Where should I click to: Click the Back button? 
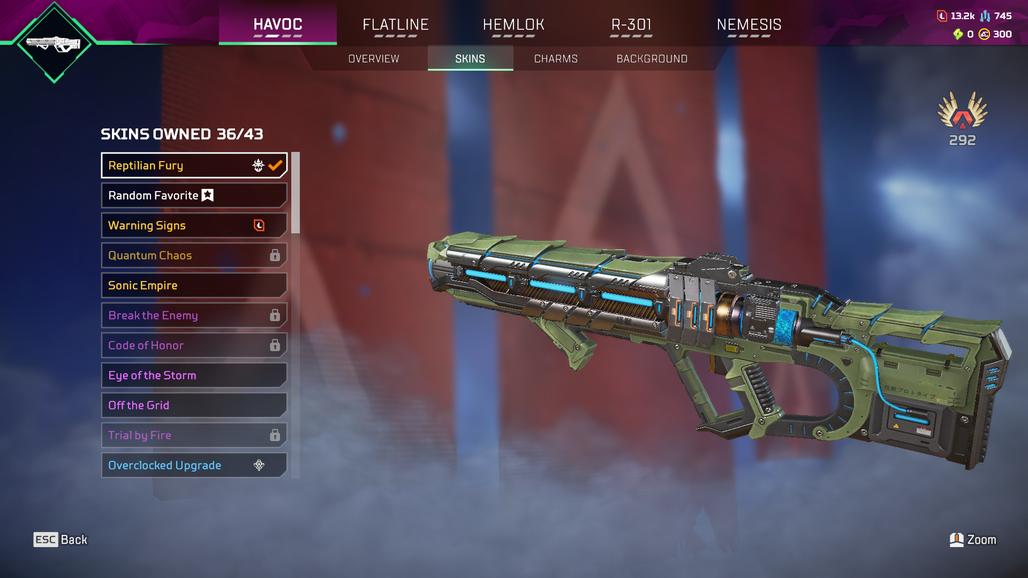[x=61, y=540]
